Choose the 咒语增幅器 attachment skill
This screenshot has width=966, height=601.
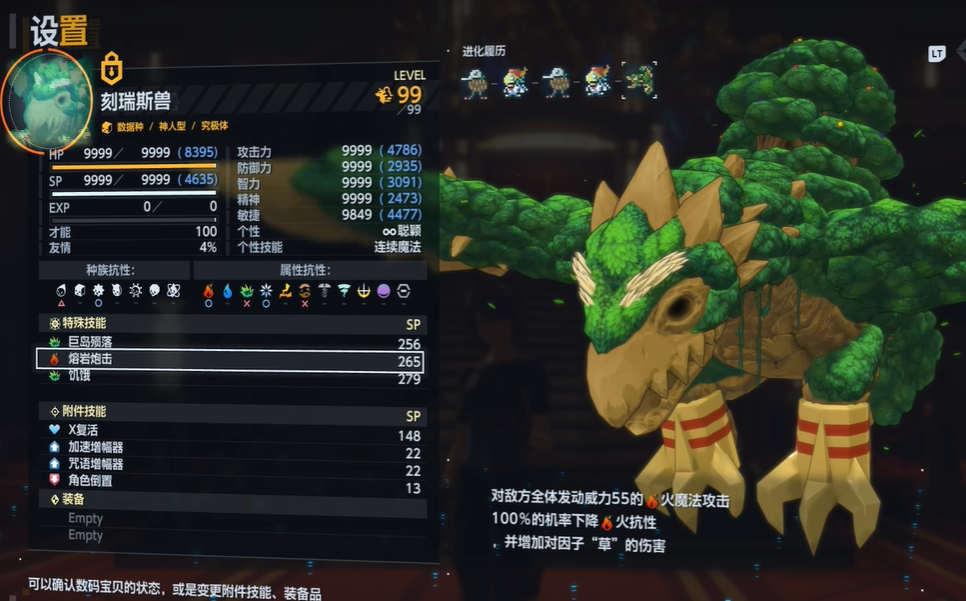(x=230, y=464)
